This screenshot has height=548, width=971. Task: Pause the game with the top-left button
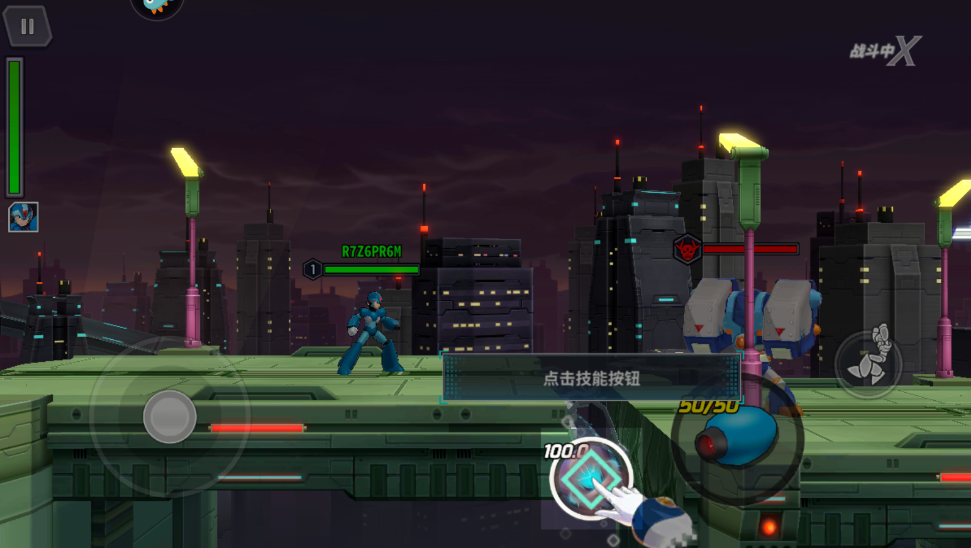[x=27, y=27]
